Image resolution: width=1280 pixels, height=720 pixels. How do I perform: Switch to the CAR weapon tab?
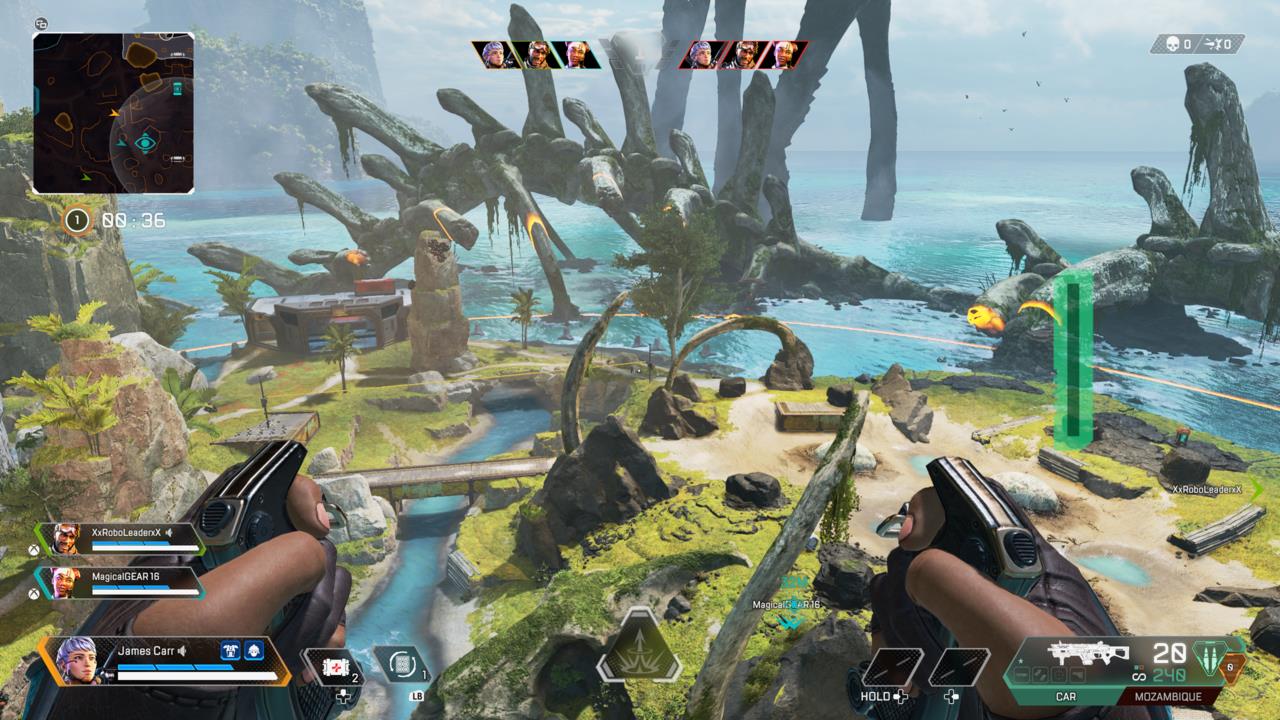(x=1067, y=696)
